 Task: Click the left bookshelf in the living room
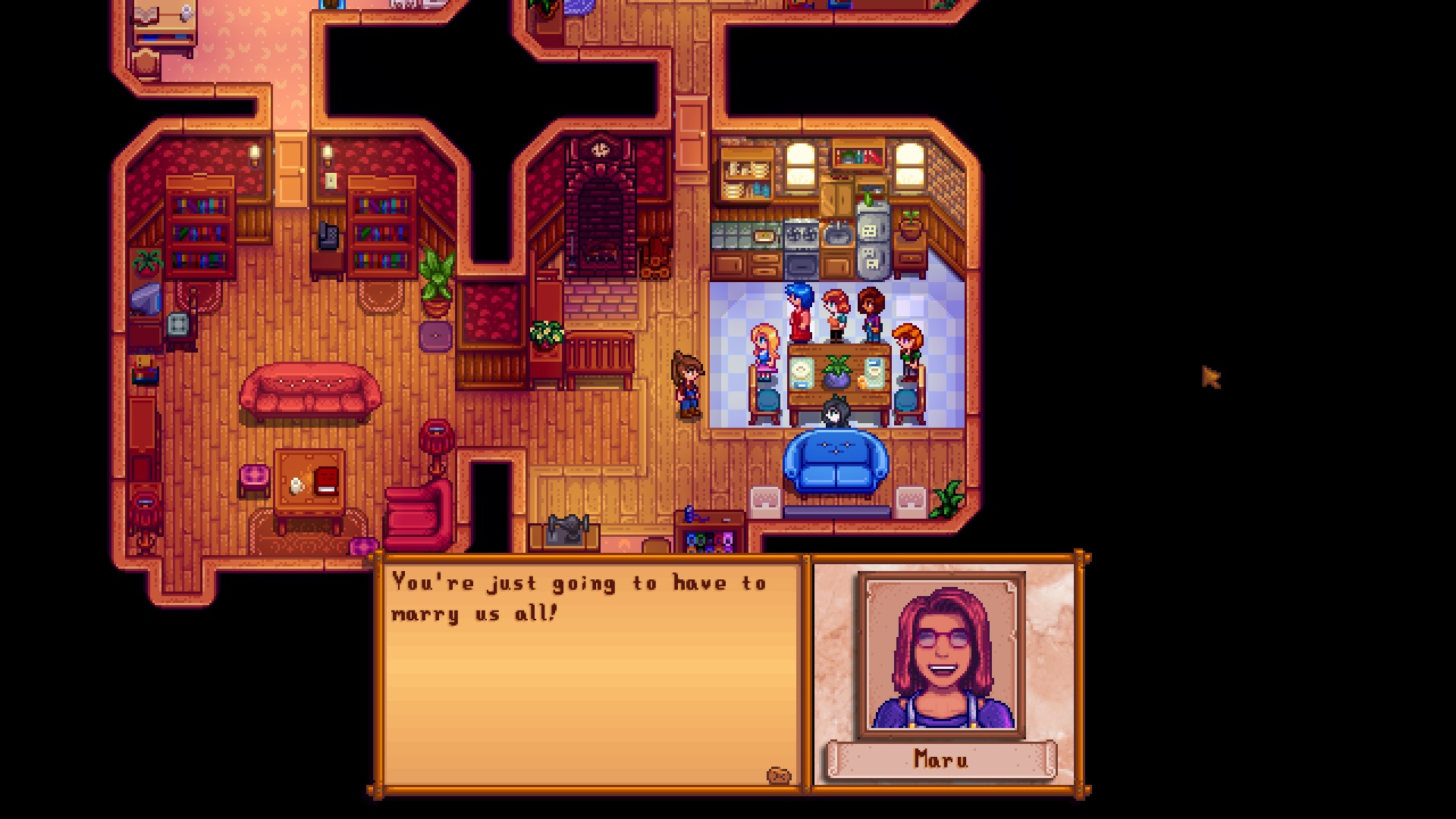point(199,227)
